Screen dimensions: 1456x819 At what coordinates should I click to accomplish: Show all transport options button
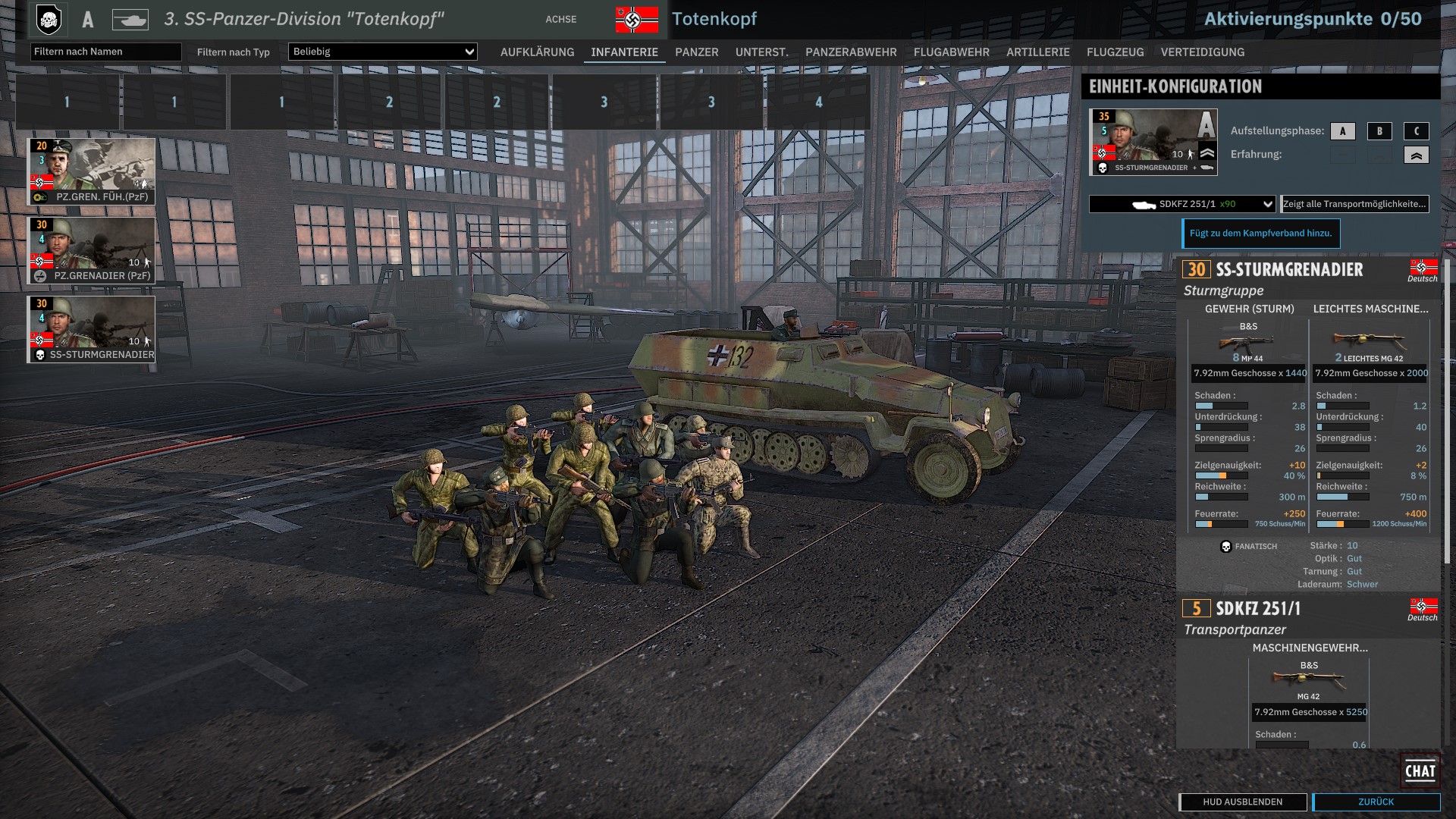(x=1354, y=204)
